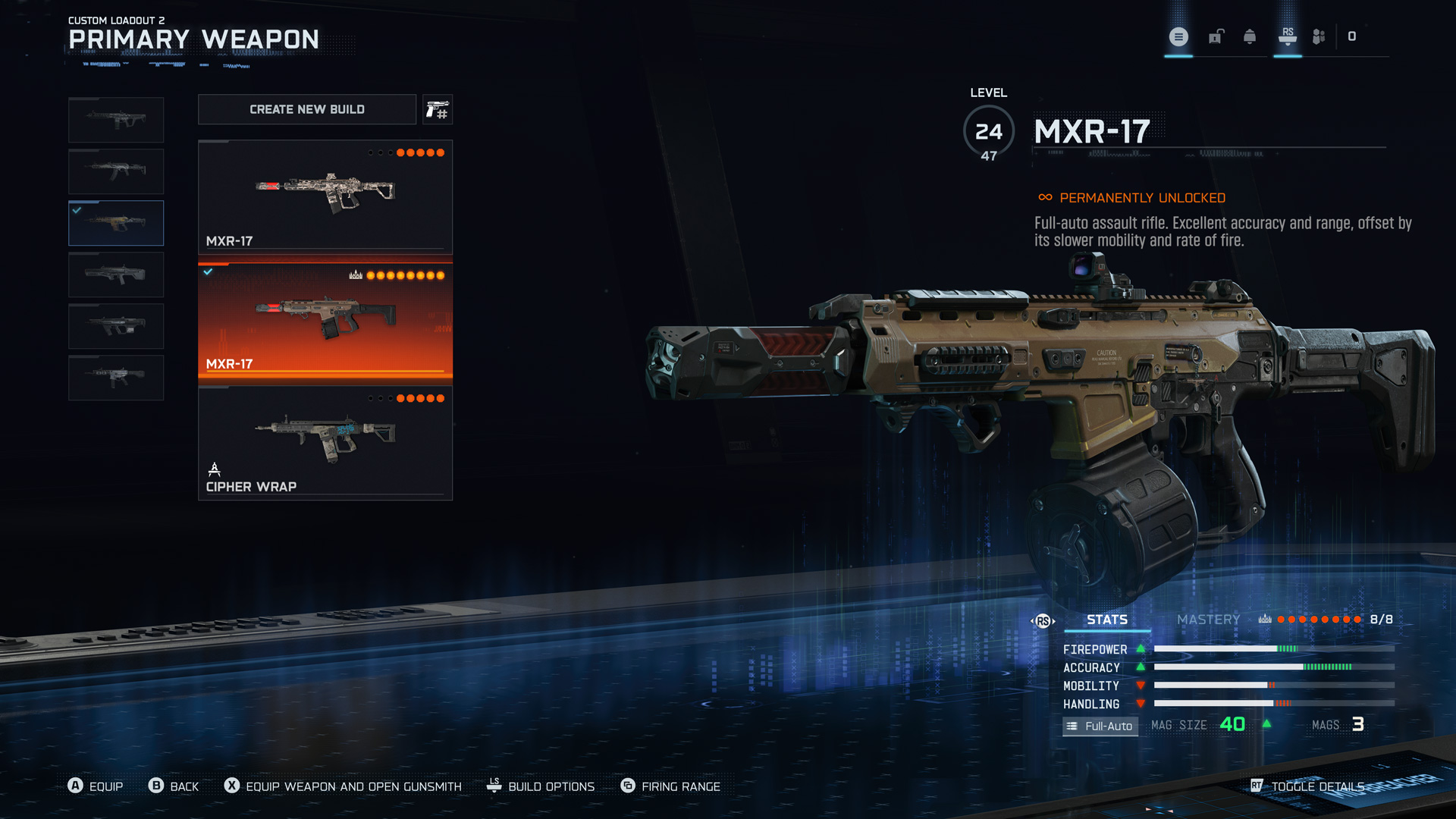
Task: Open the unlocked padlock icon
Action: 1216,36
